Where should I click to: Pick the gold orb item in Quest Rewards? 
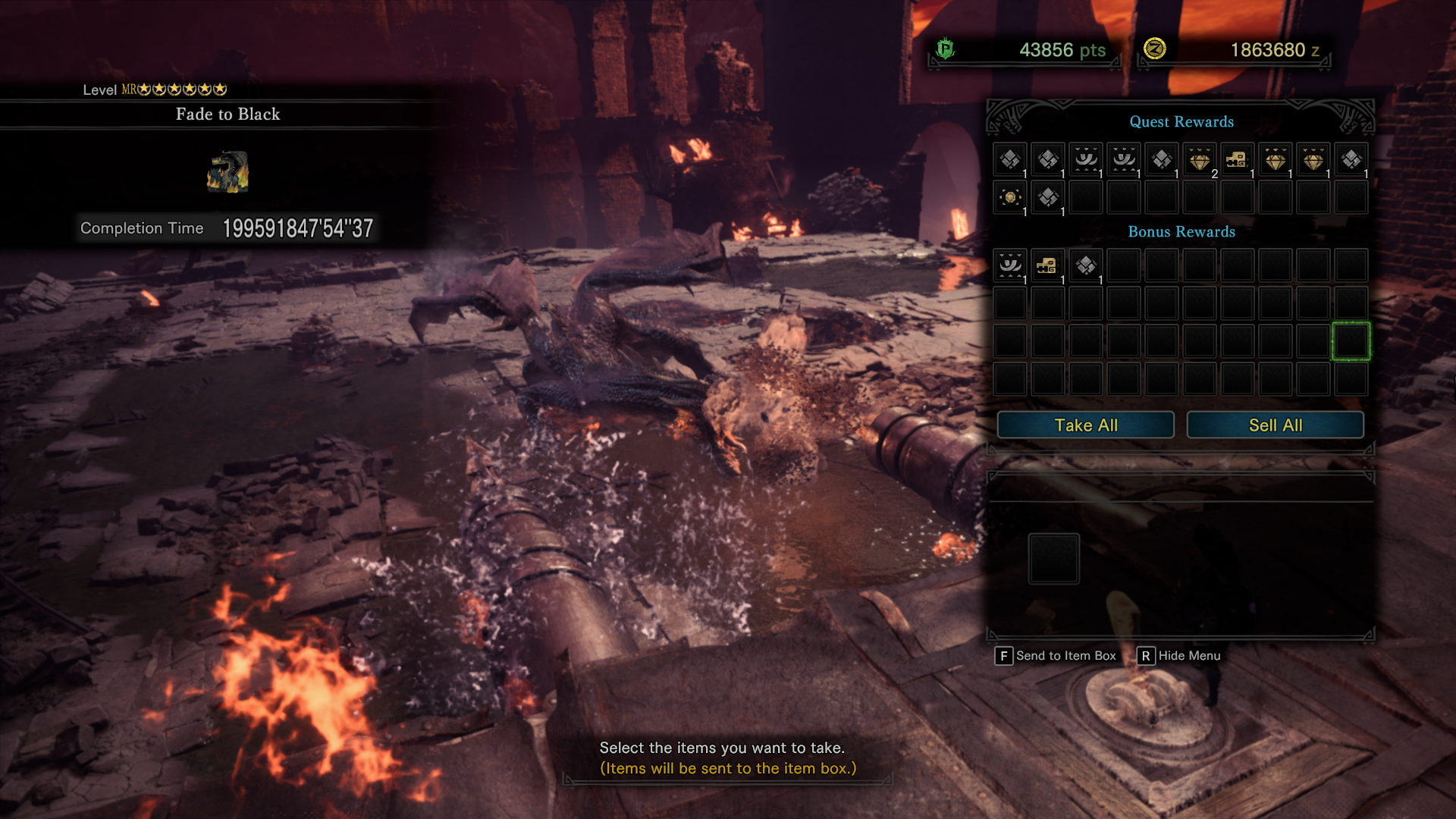(x=1010, y=198)
